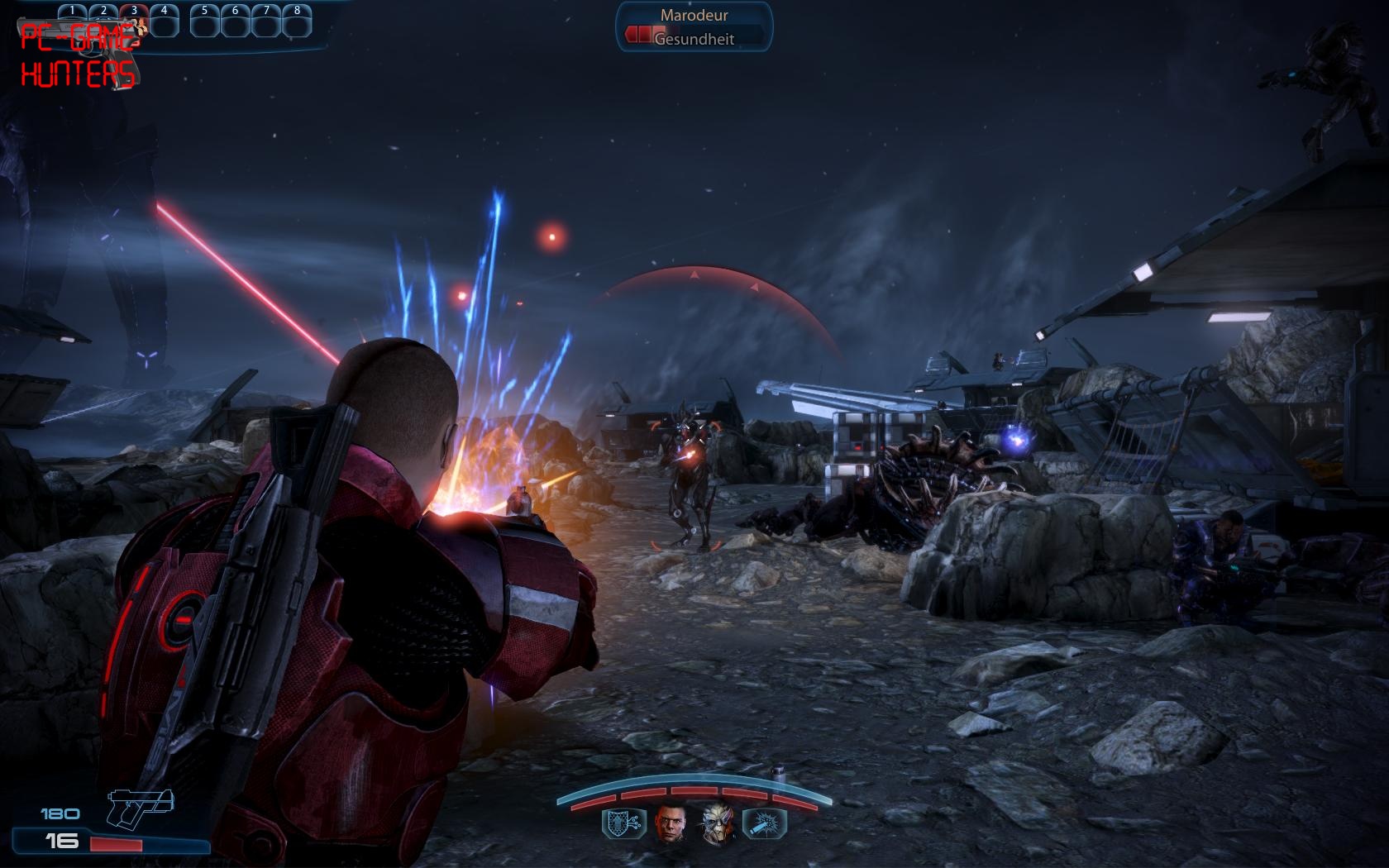Click the pistol weapon icon
Screen dimensions: 1389x868
(141, 807)
